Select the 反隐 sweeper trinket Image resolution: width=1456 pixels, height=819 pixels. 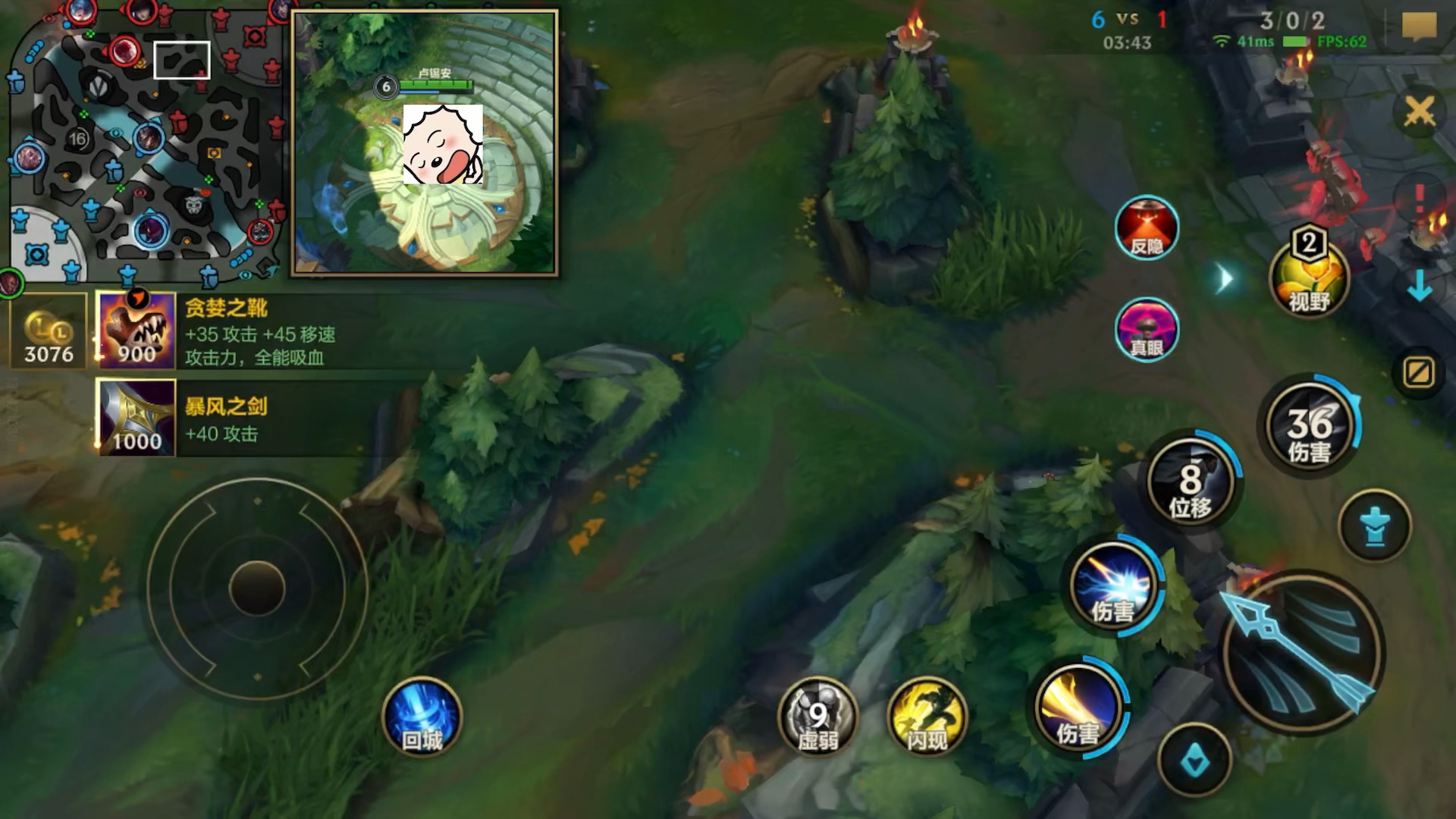(1146, 227)
